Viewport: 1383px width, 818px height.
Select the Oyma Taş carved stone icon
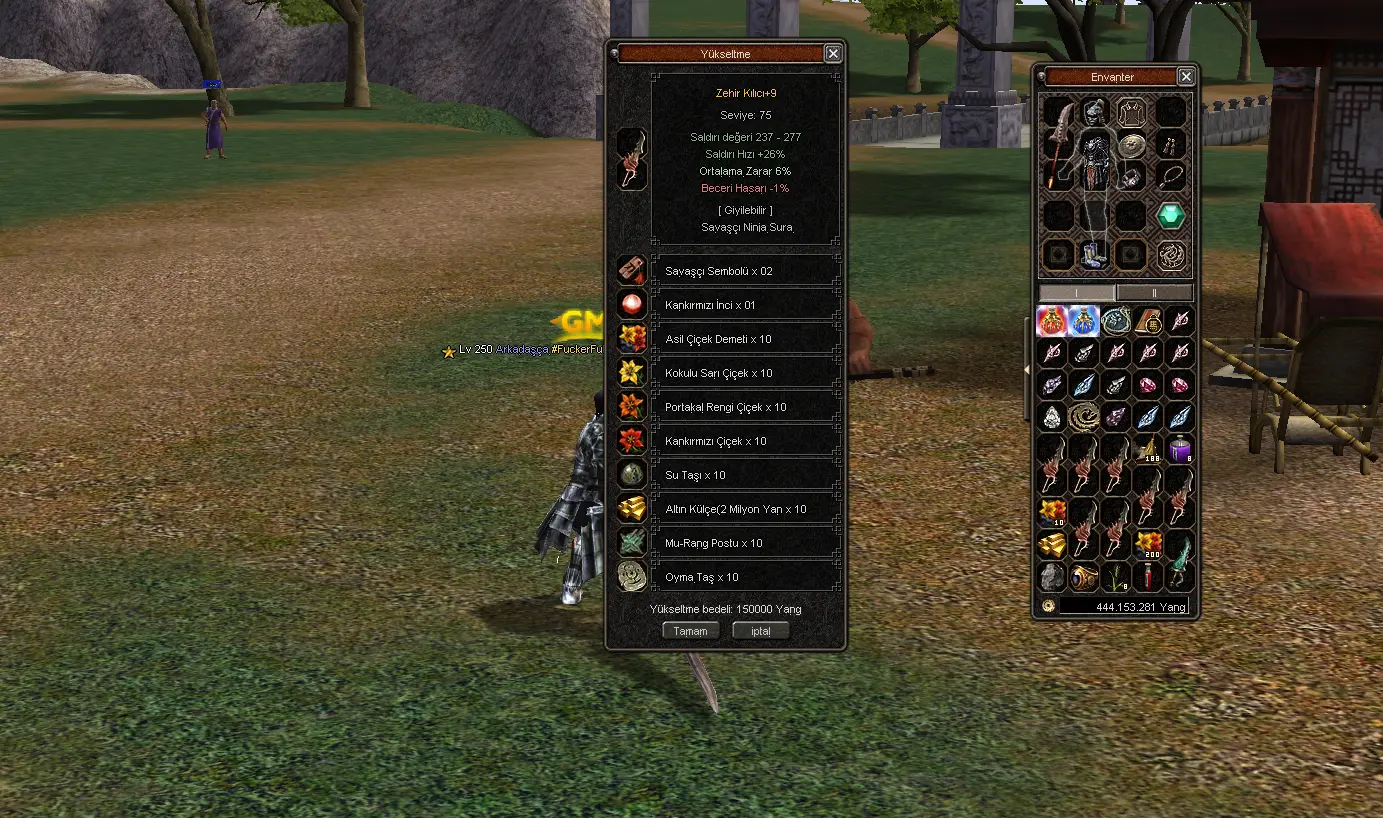pyautogui.click(x=631, y=576)
